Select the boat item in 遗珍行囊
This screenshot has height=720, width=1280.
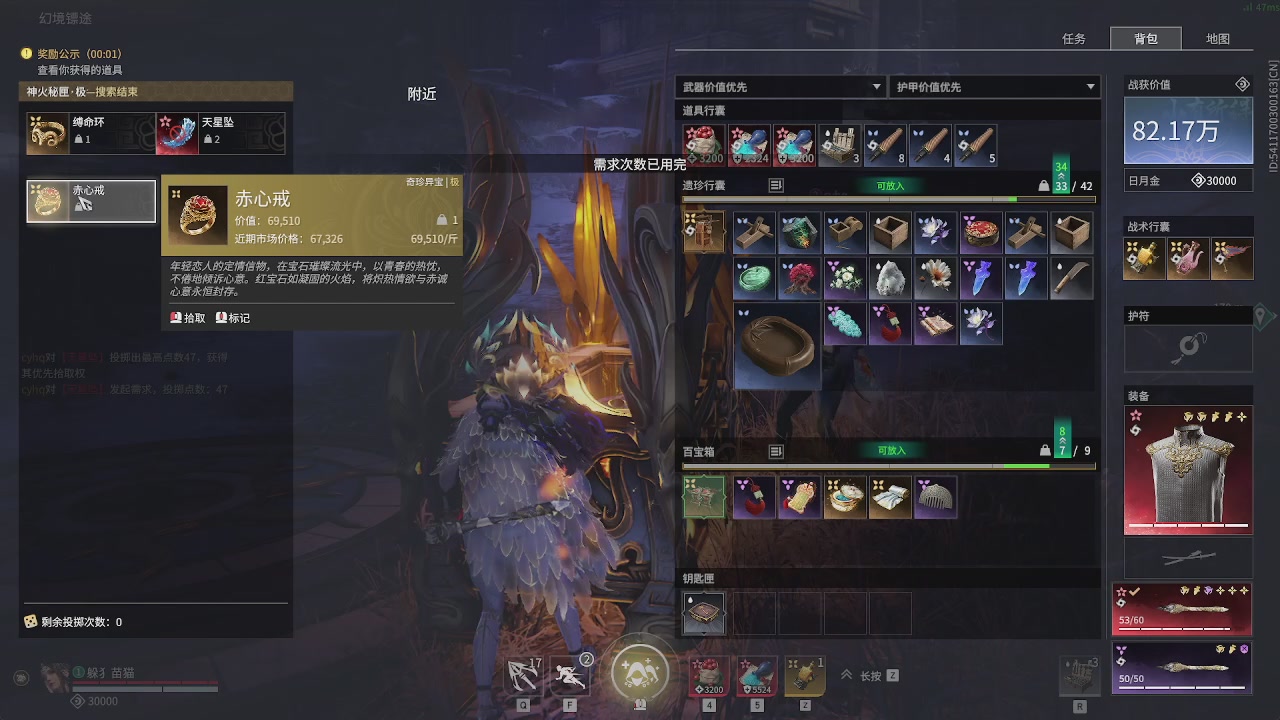(x=777, y=345)
